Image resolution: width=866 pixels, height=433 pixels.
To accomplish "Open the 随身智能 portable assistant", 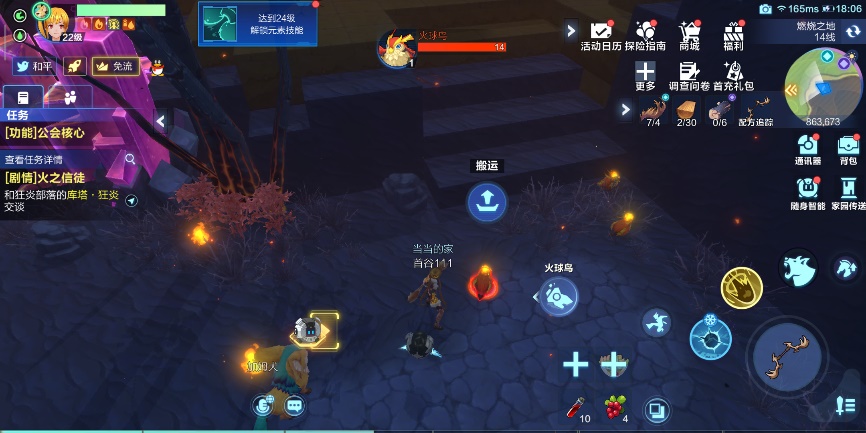I will (x=808, y=190).
